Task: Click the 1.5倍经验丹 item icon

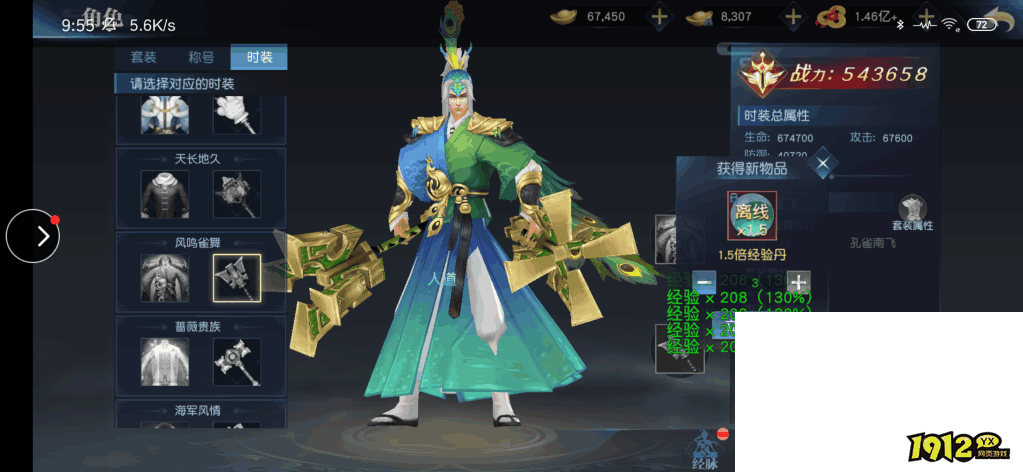Action: point(752,216)
